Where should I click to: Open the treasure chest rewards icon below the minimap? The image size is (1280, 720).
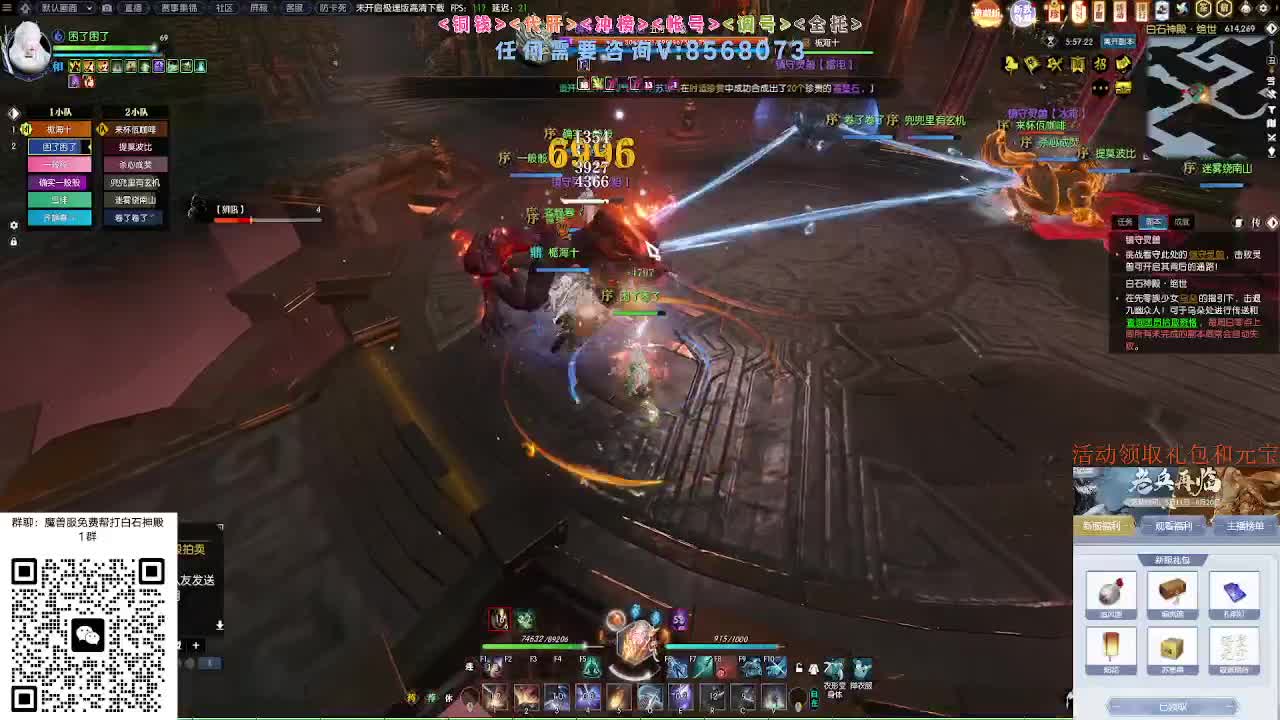[1122, 88]
